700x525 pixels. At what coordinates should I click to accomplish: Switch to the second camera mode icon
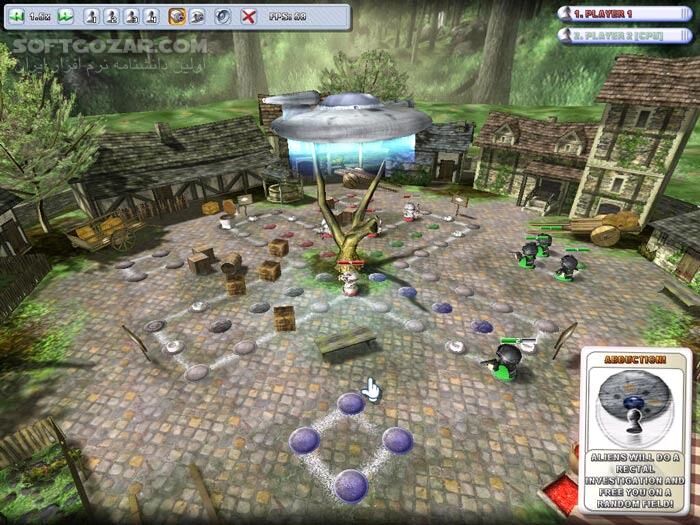[197, 17]
